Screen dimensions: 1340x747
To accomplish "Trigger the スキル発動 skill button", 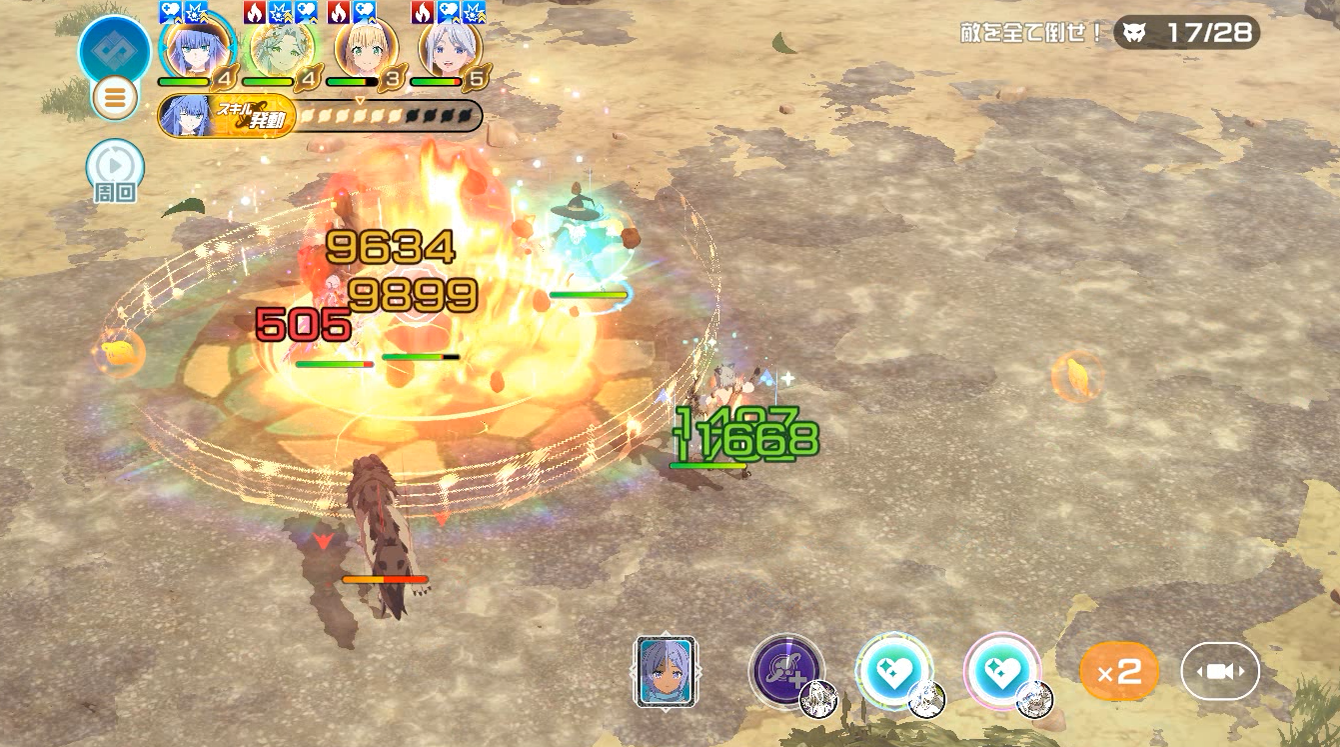I will [227, 118].
